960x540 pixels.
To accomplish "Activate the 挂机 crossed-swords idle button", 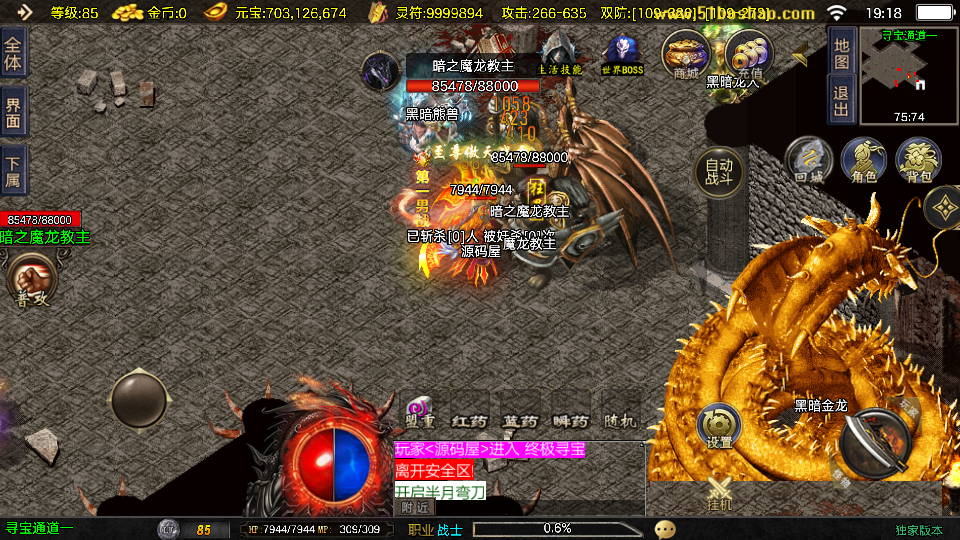I will click(720, 494).
